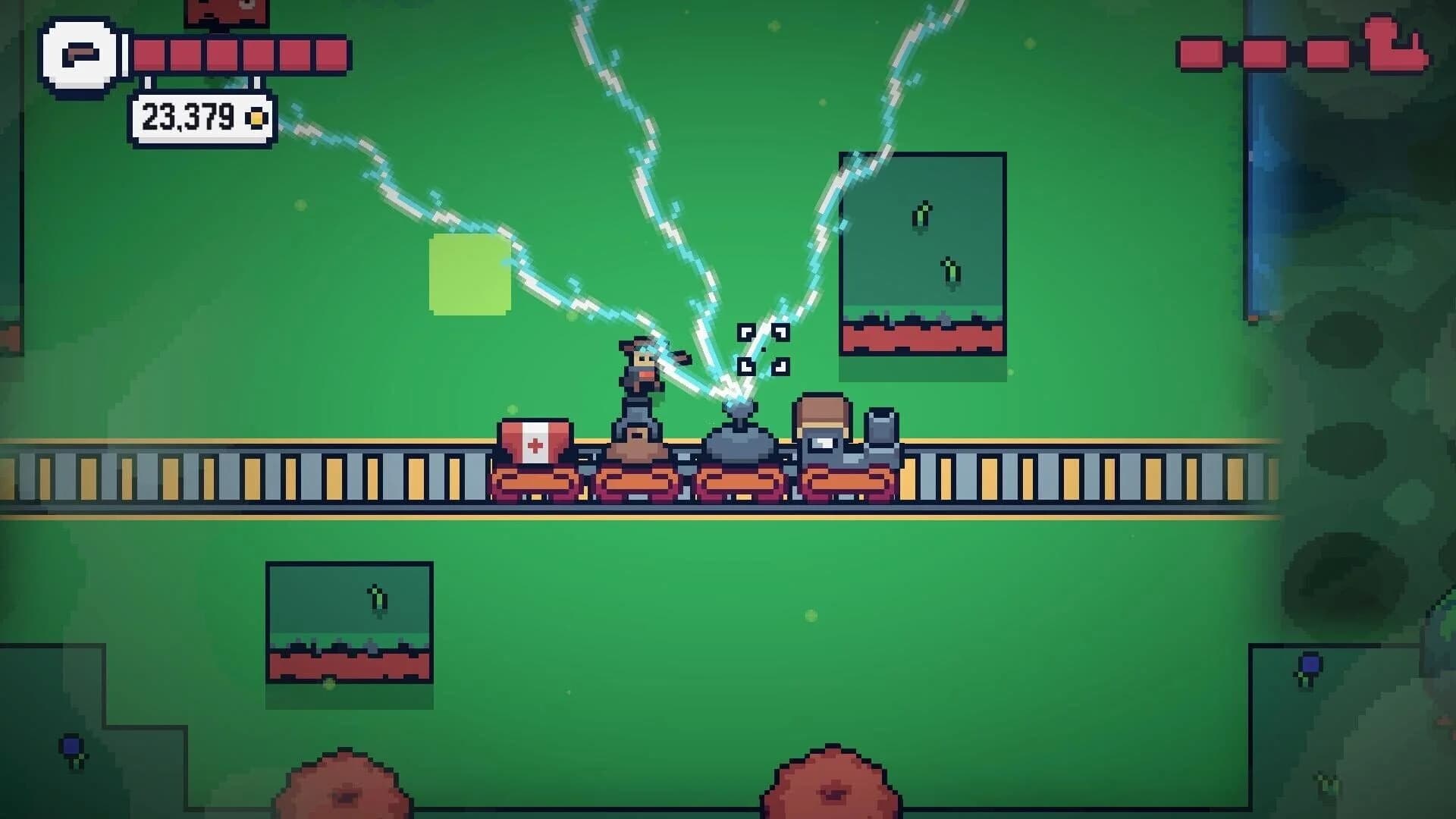Select the medkit car with the red cross

(x=535, y=441)
